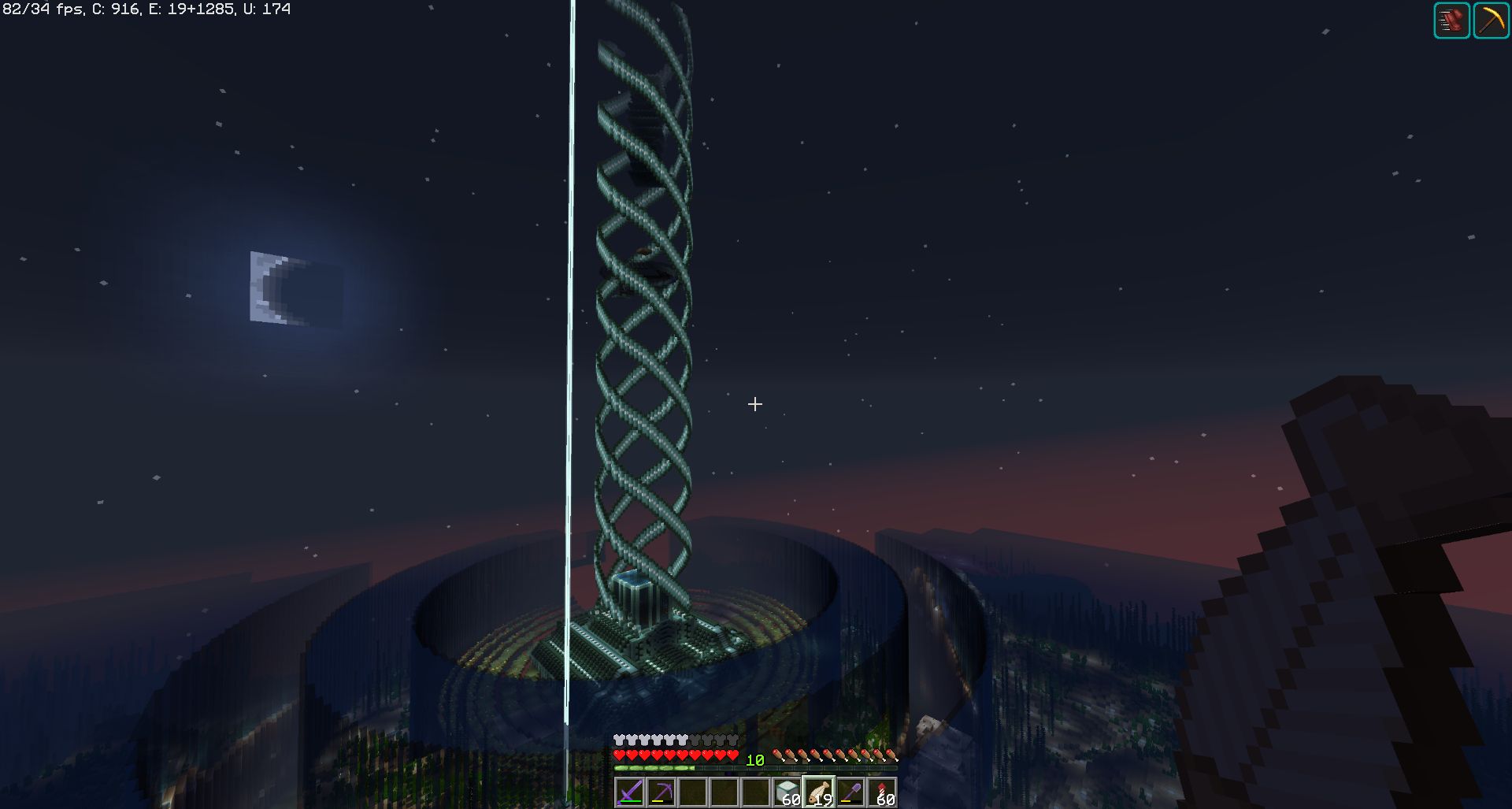The image size is (1512, 809).
Task: Open the red journal mod icon top right
Action: coord(1451,19)
